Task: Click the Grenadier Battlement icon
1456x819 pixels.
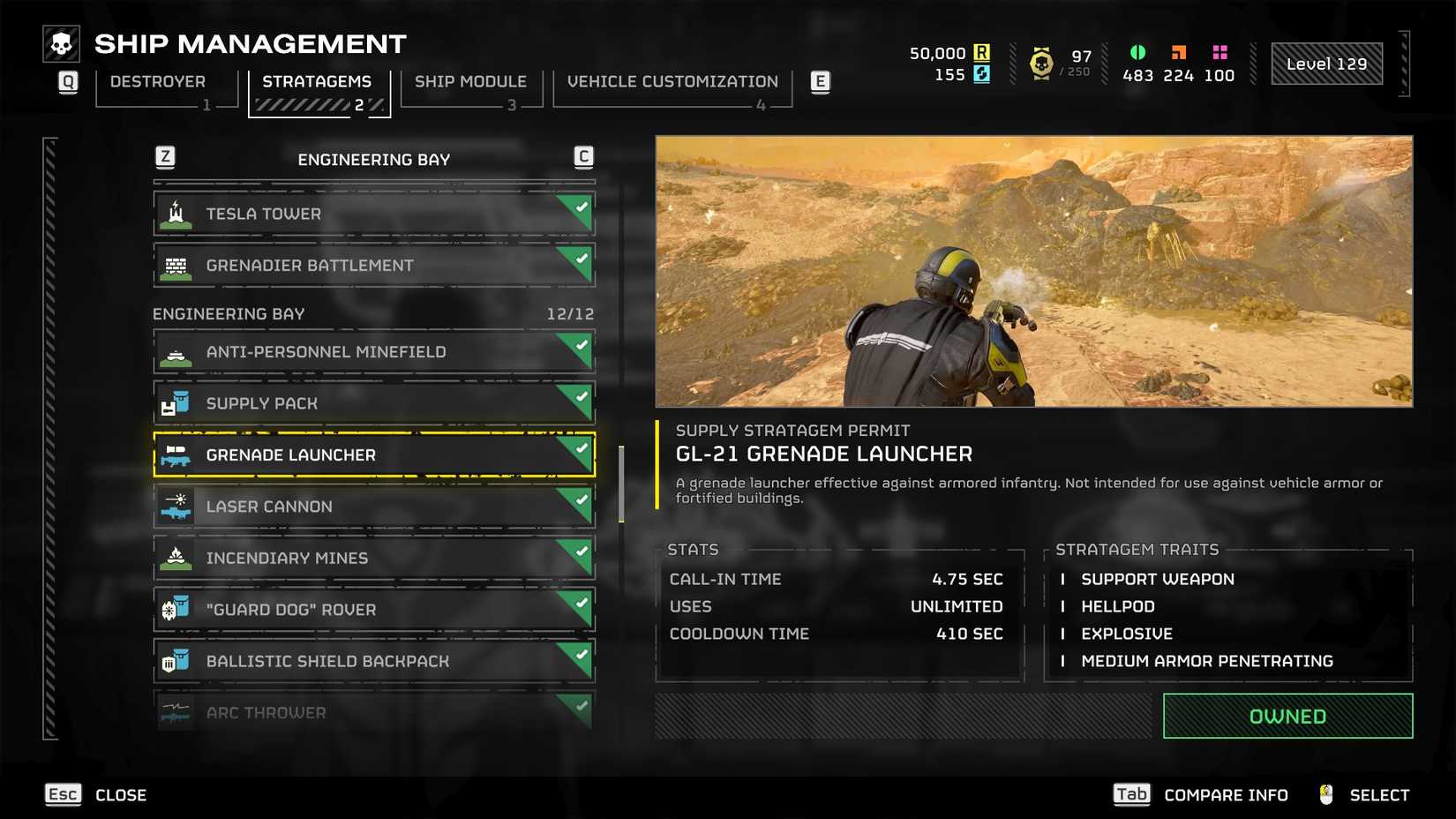Action: pyautogui.click(x=176, y=264)
